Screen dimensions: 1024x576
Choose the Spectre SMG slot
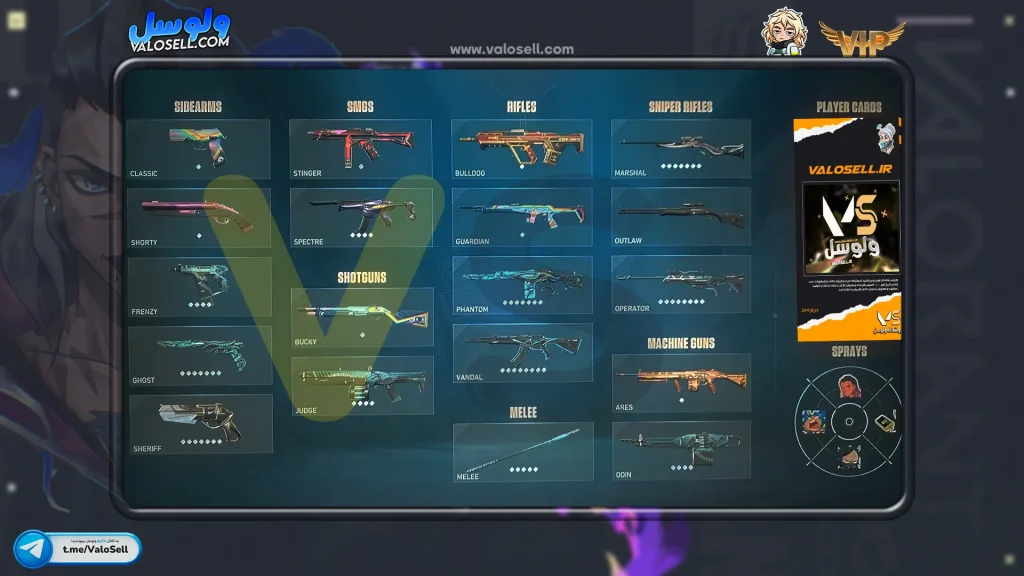pos(360,217)
